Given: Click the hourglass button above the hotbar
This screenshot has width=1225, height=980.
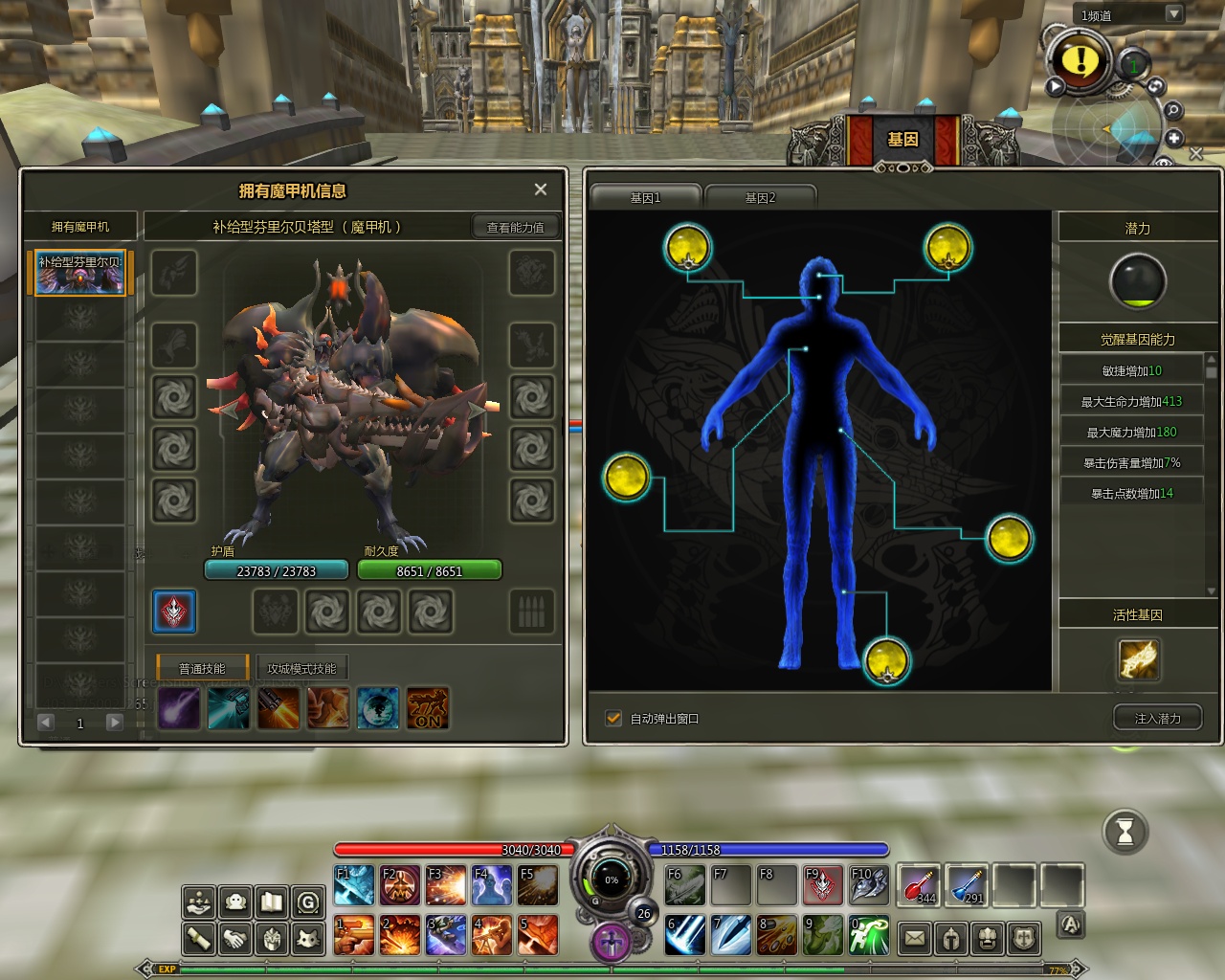Looking at the screenshot, I should pos(1125,832).
